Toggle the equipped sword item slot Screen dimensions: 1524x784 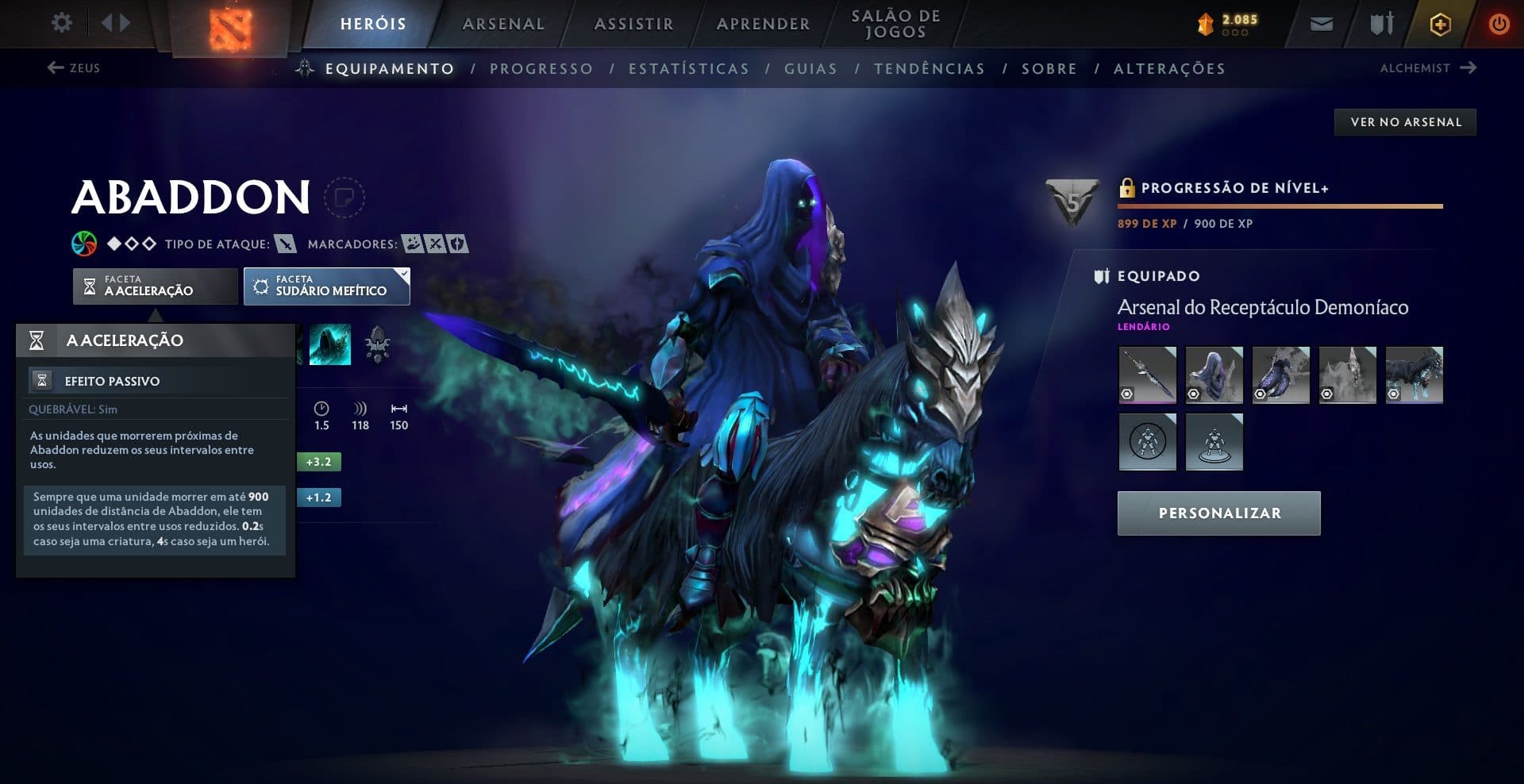click(1146, 375)
